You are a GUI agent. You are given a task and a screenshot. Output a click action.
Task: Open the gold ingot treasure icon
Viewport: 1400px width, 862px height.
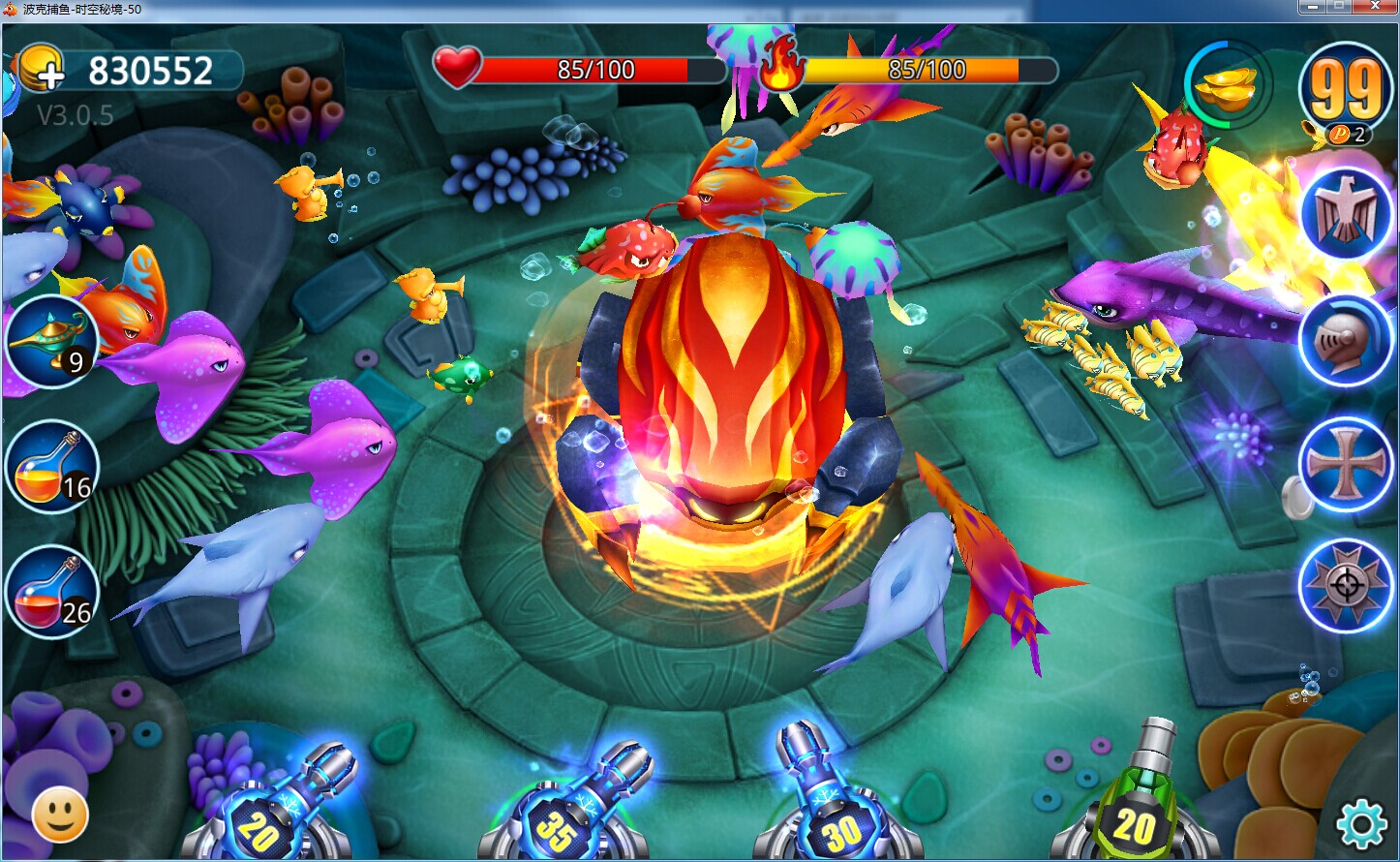[1227, 86]
